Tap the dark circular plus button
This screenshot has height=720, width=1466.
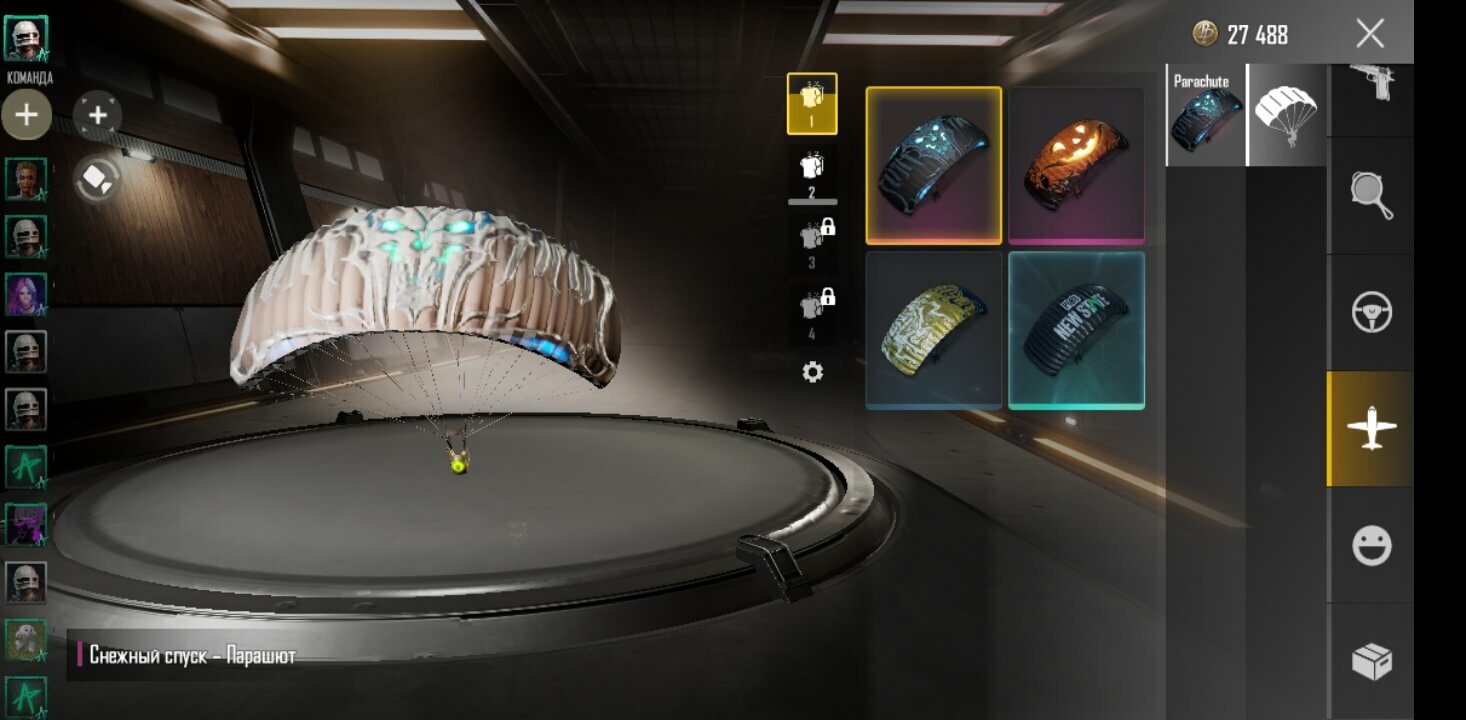(x=98, y=115)
